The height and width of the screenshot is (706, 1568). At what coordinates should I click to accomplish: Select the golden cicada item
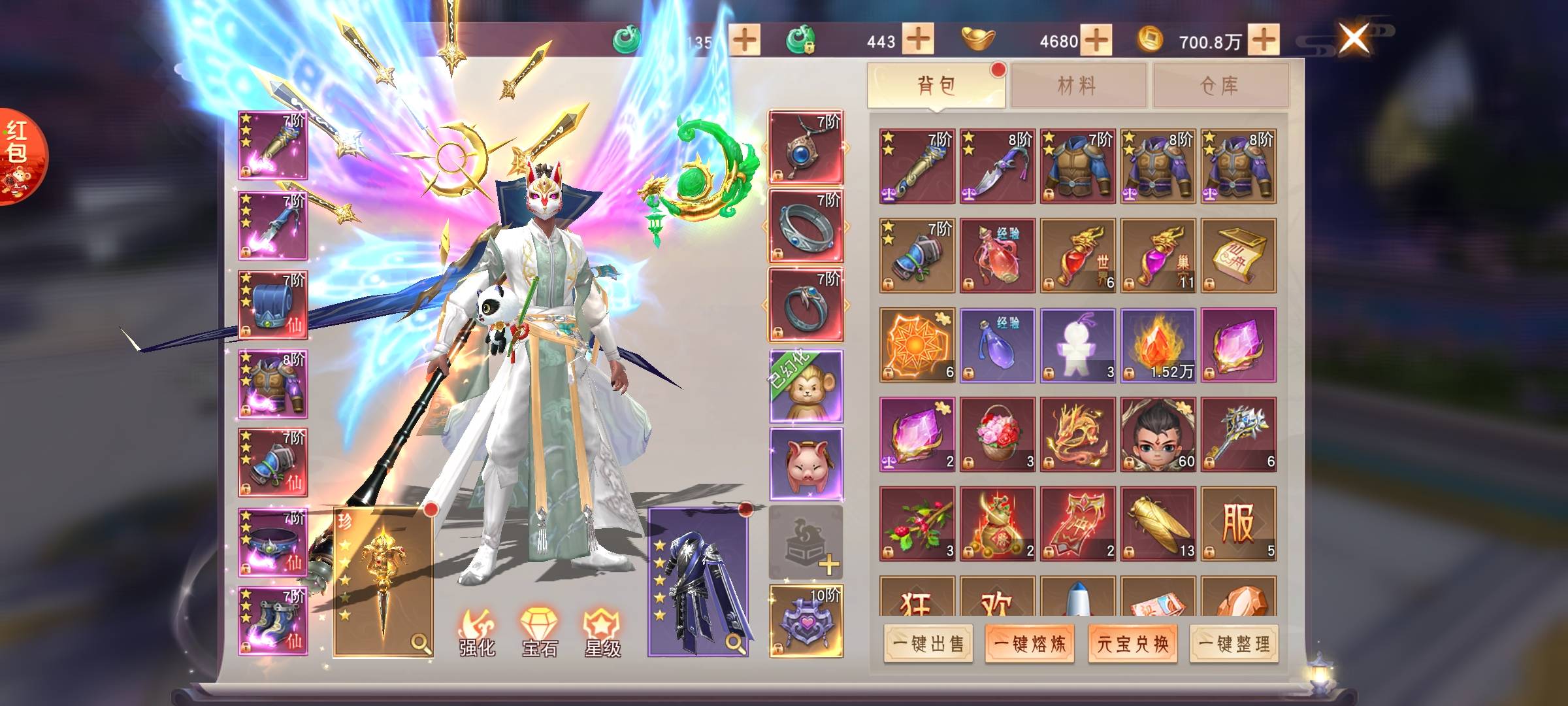[x=1158, y=524]
